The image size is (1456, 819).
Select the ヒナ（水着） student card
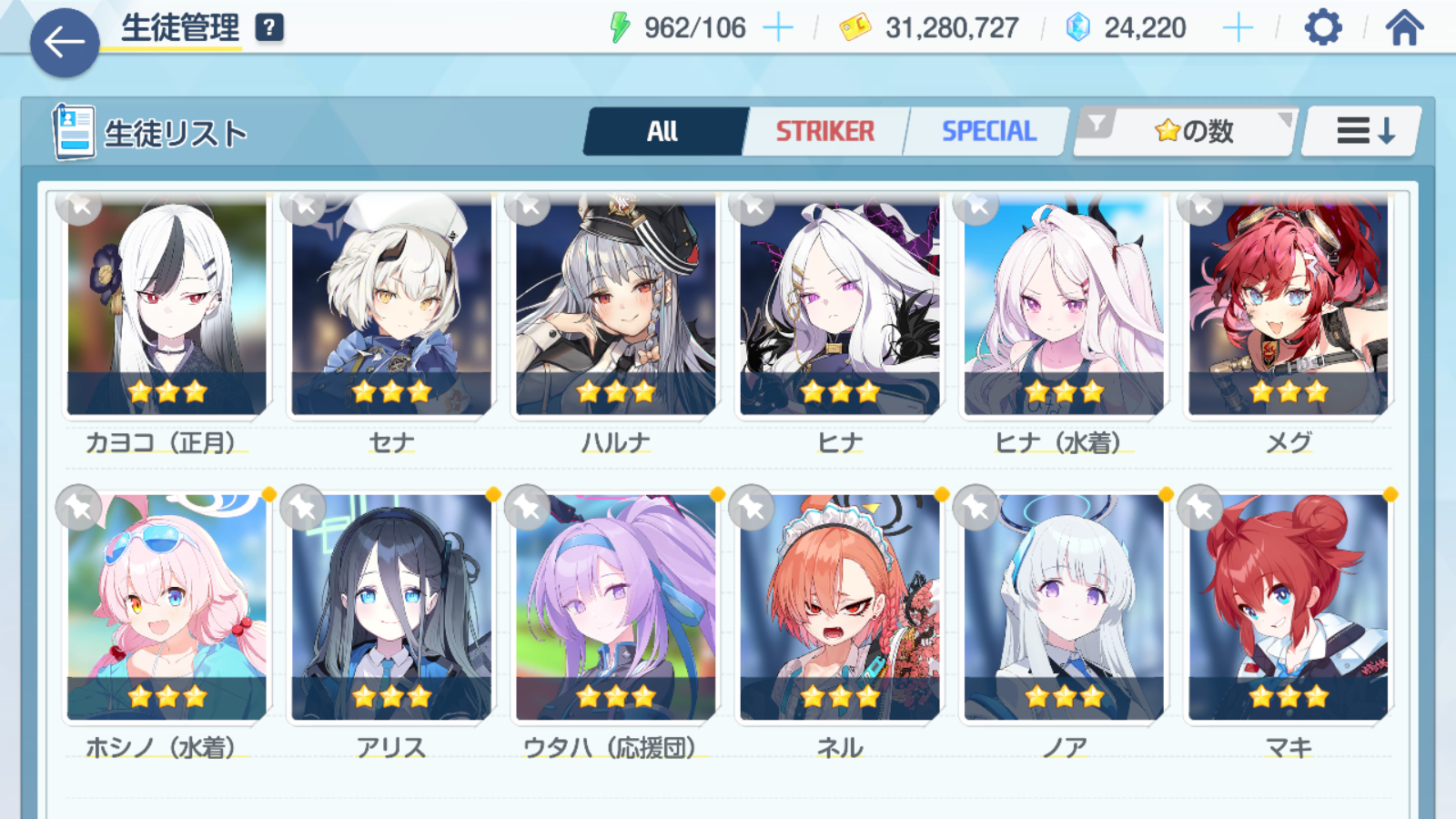click(1064, 305)
